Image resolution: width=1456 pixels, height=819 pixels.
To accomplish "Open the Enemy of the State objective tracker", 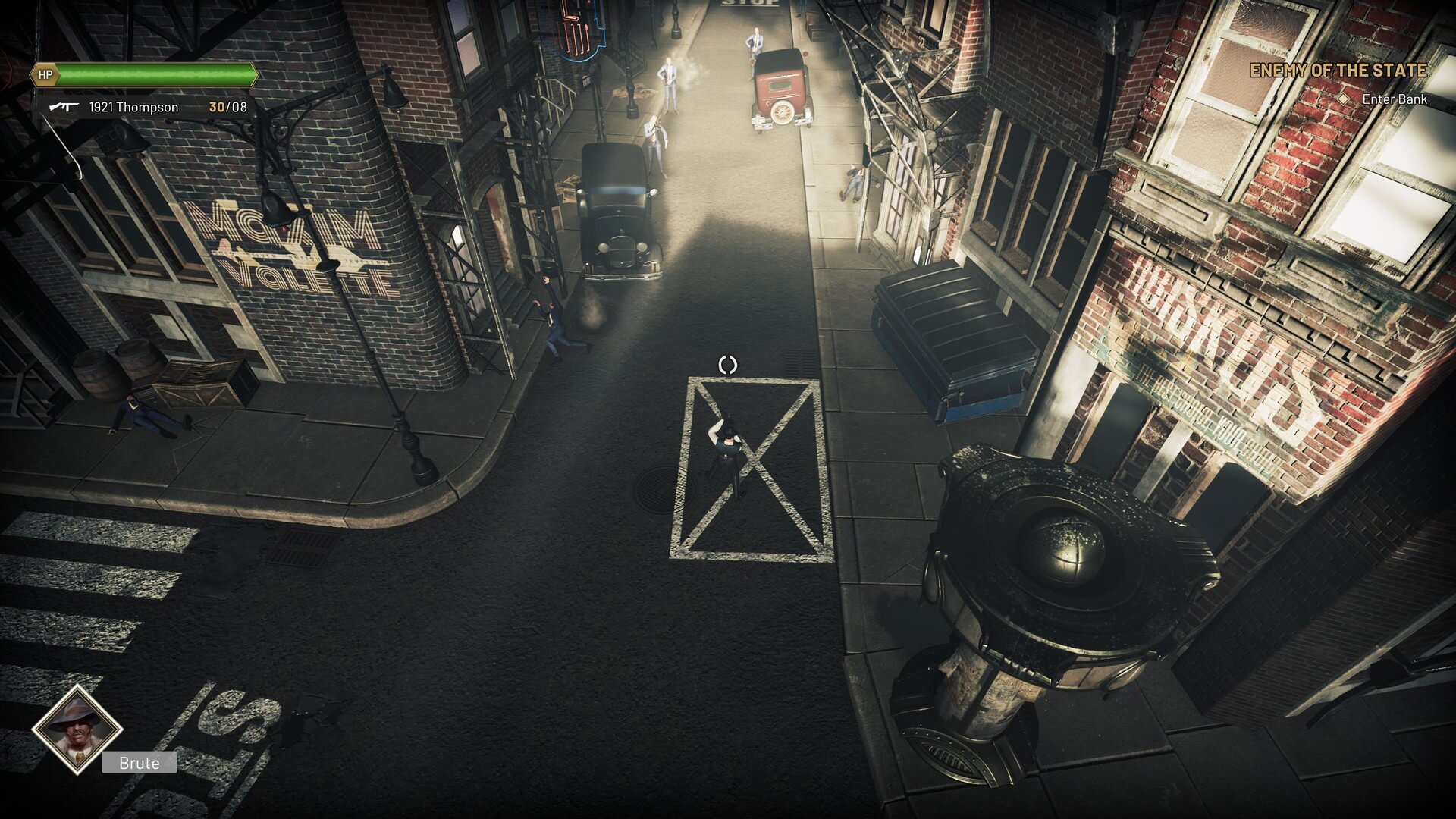I will [1338, 71].
